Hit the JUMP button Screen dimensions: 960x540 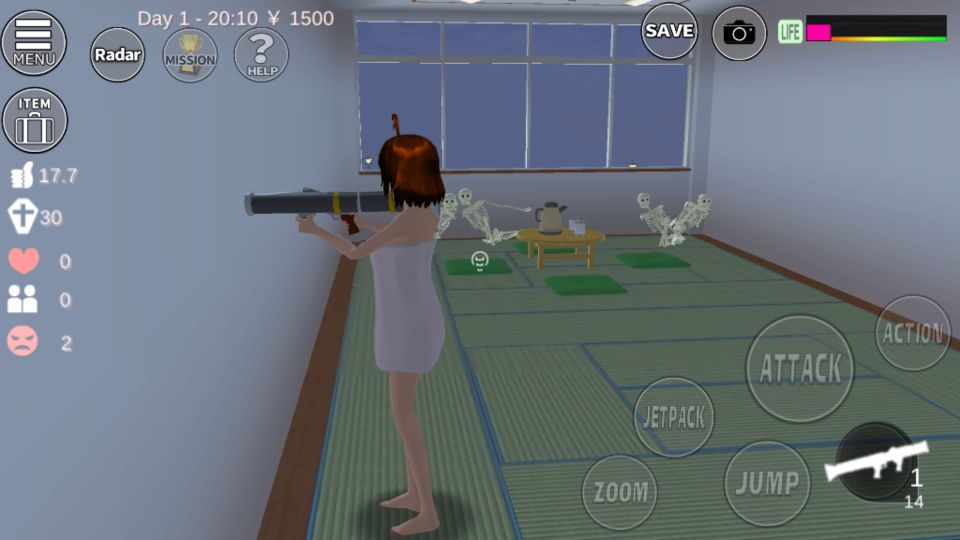tap(767, 483)
